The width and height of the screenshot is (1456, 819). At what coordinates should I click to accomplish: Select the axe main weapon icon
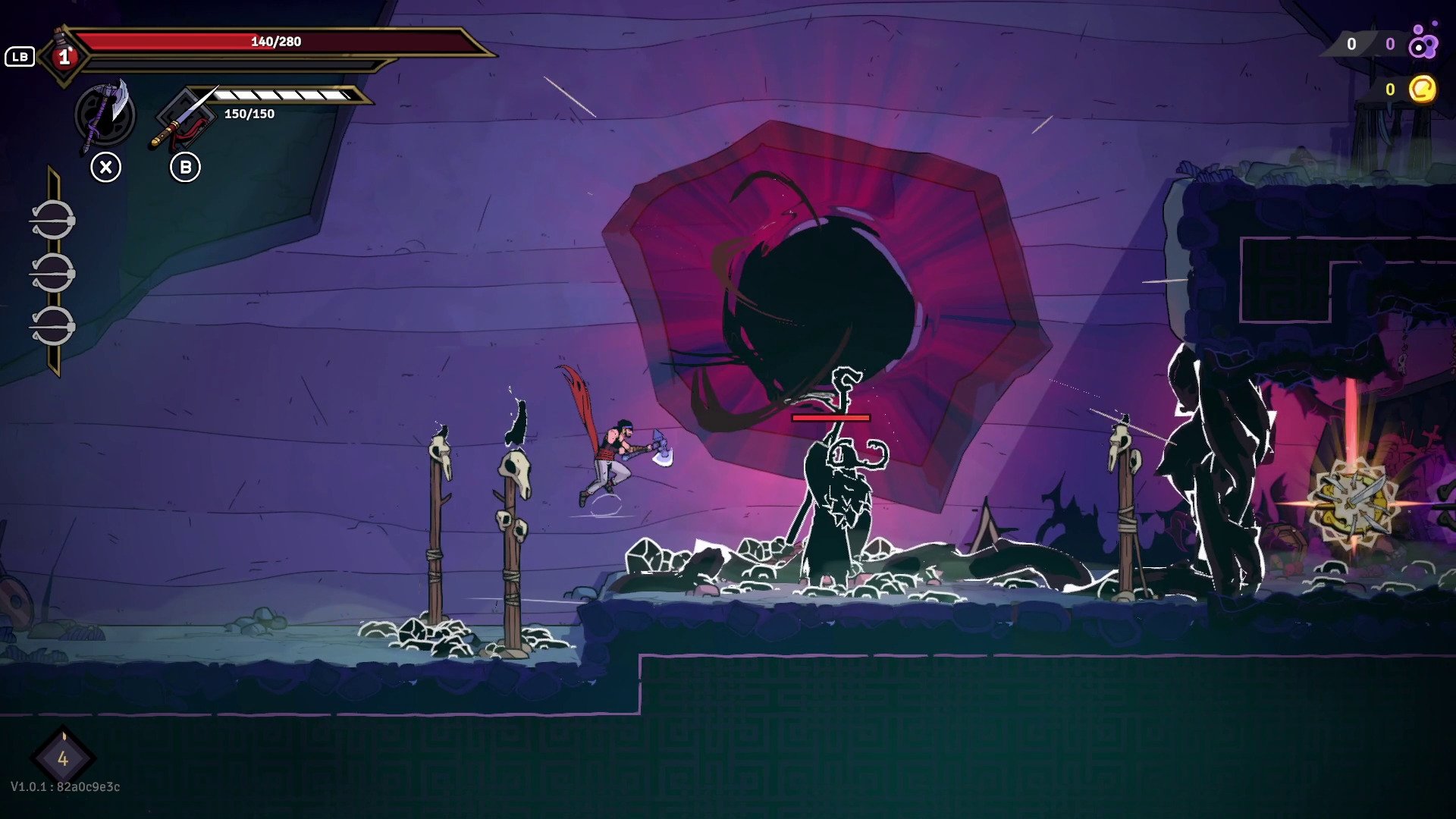tap(105, 115)
